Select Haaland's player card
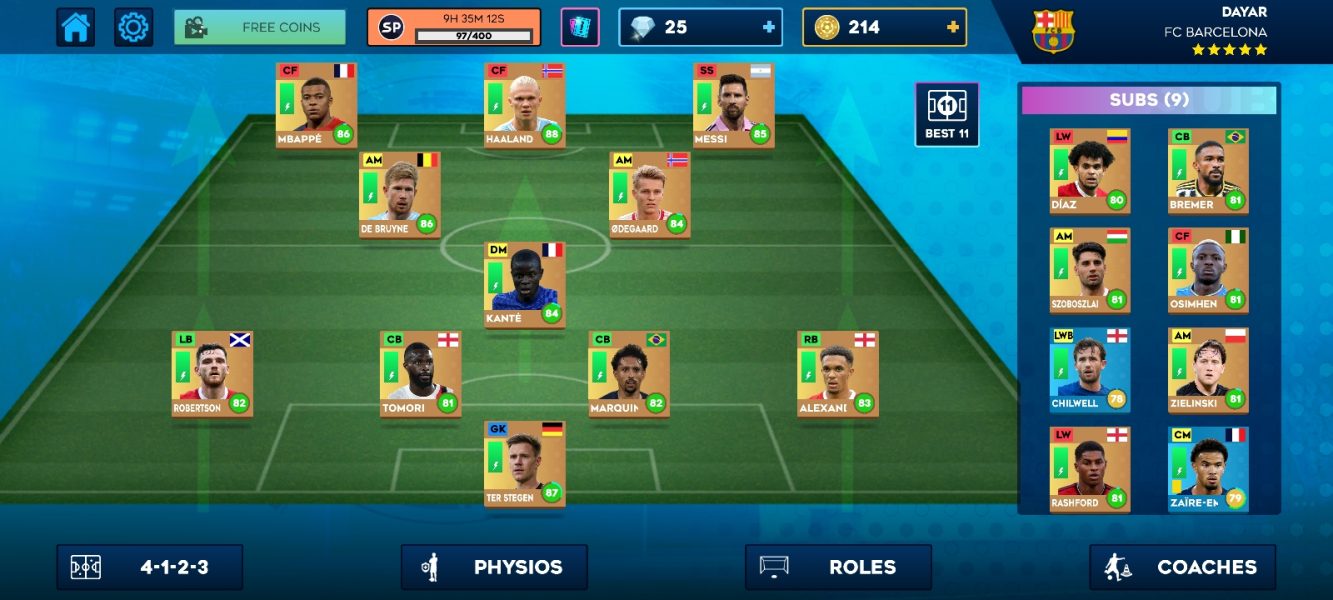This screenshot has width=1333, height=600. [525, 105]
